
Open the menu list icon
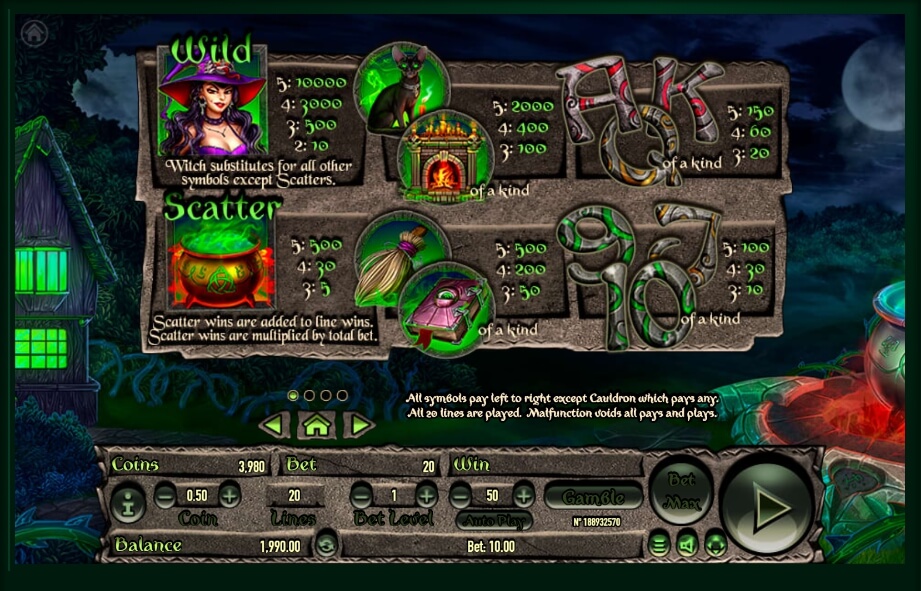coord(658,545)
